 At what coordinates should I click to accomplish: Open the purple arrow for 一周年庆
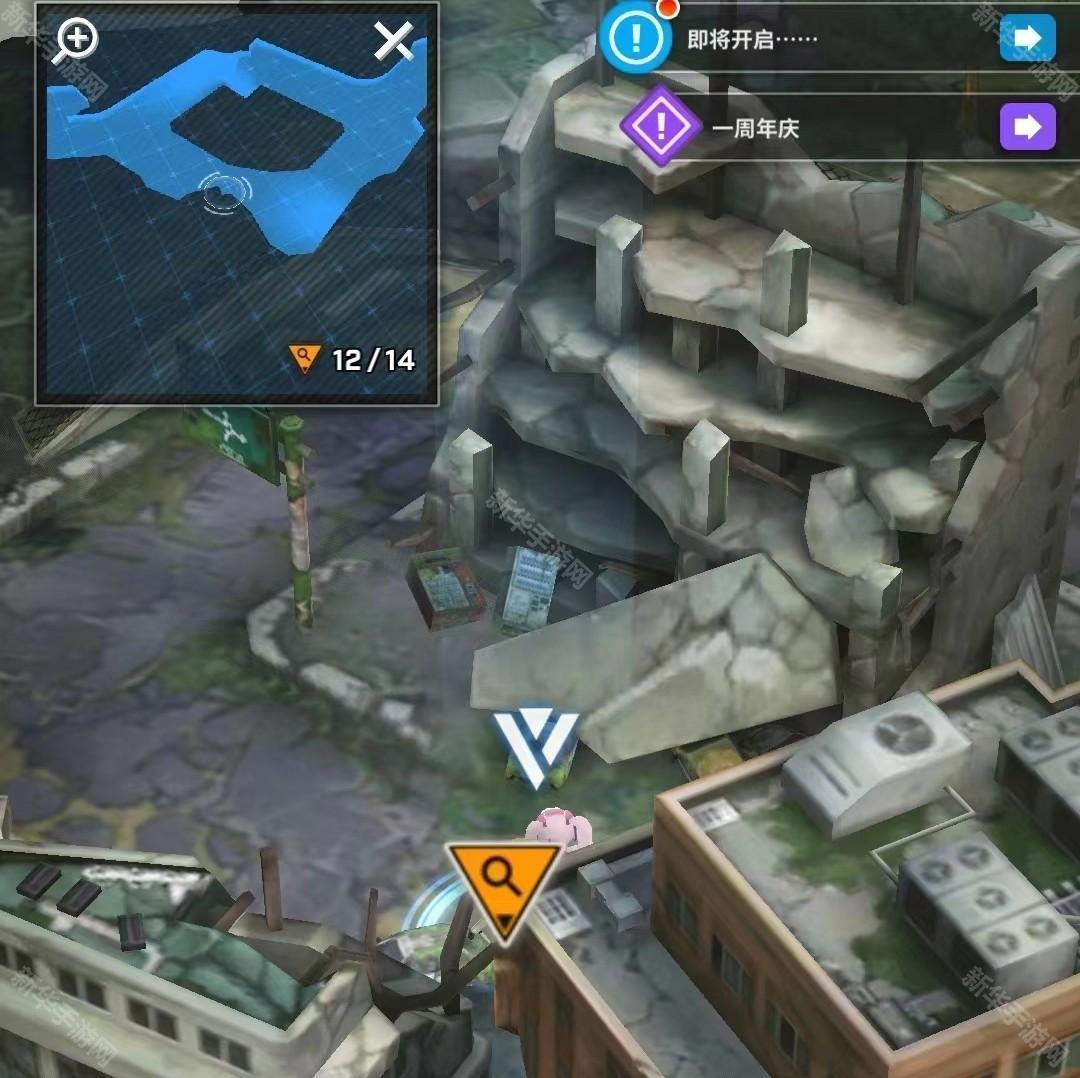pyautogui.click(x=1027, y=127)
